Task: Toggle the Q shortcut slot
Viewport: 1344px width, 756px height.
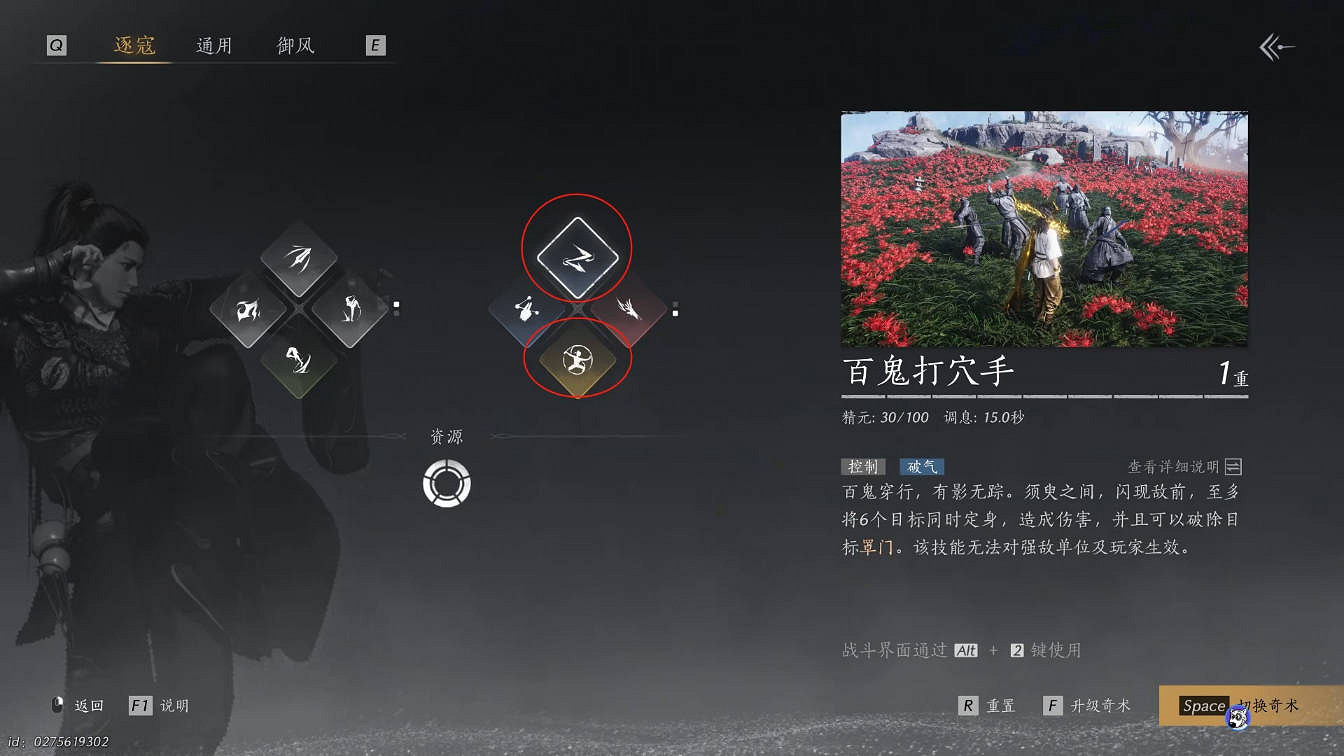Action: point(56,44)
